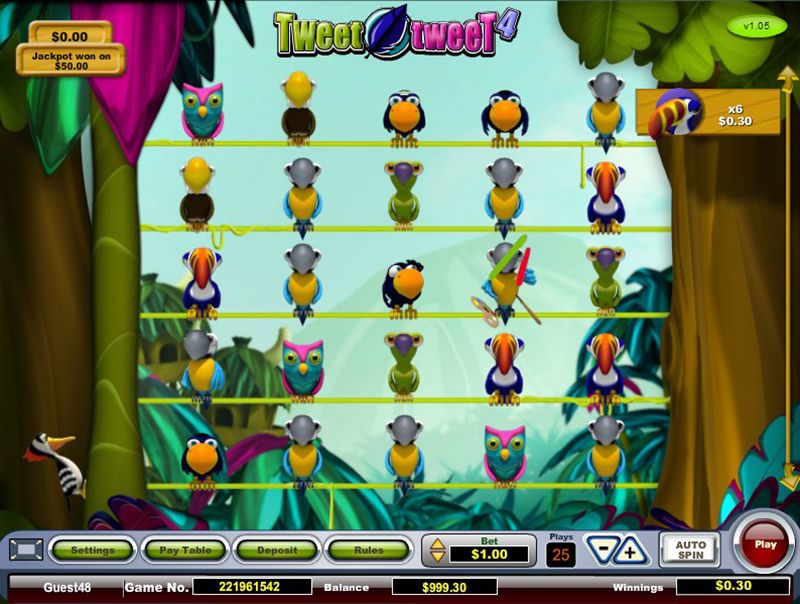This screenshot has width=800, height=604.
Task: Open the Deposit screen
Action: pyautogui.click(x=276, y=550)
